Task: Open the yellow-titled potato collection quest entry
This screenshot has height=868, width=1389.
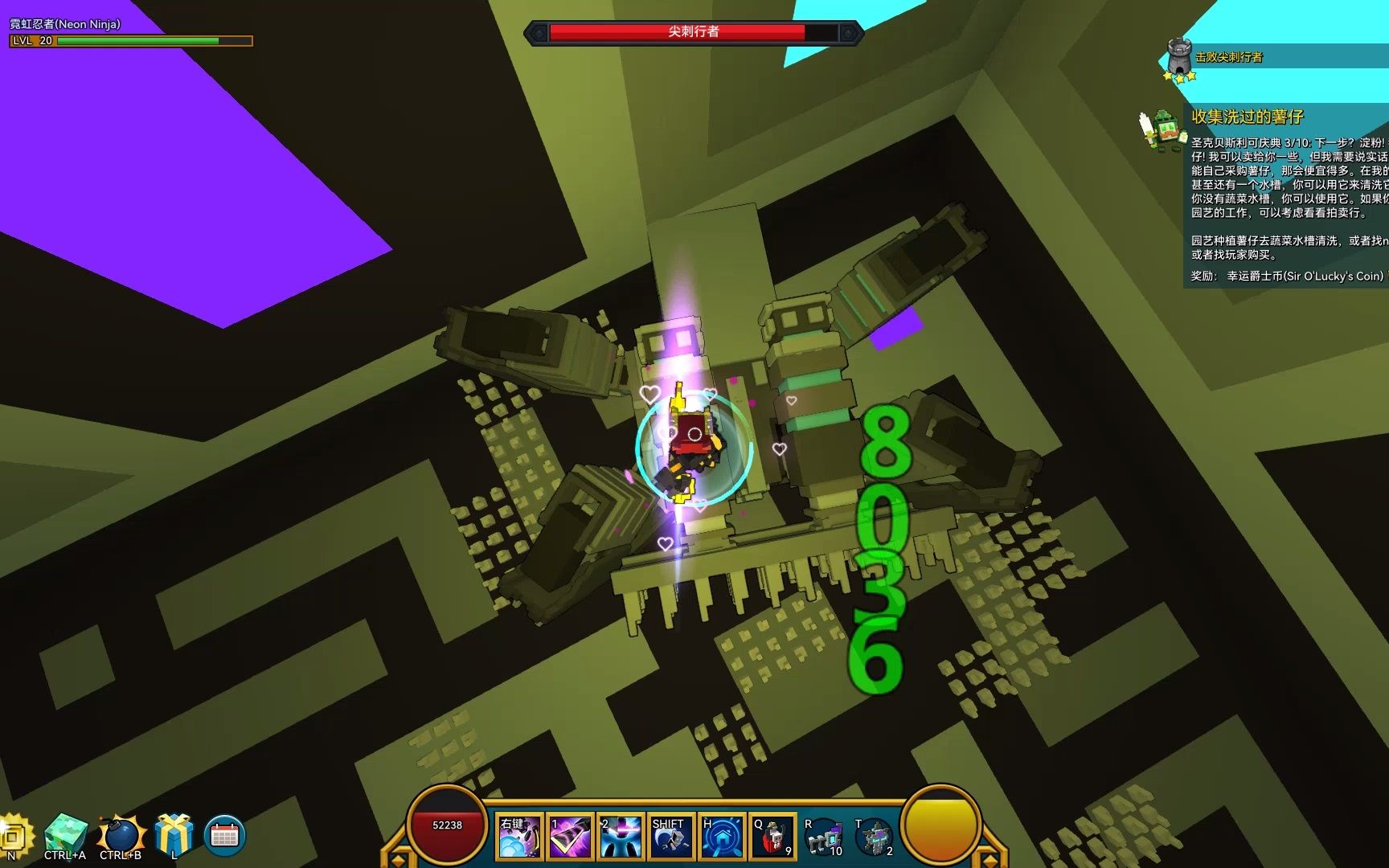Action: (1247, 117)
